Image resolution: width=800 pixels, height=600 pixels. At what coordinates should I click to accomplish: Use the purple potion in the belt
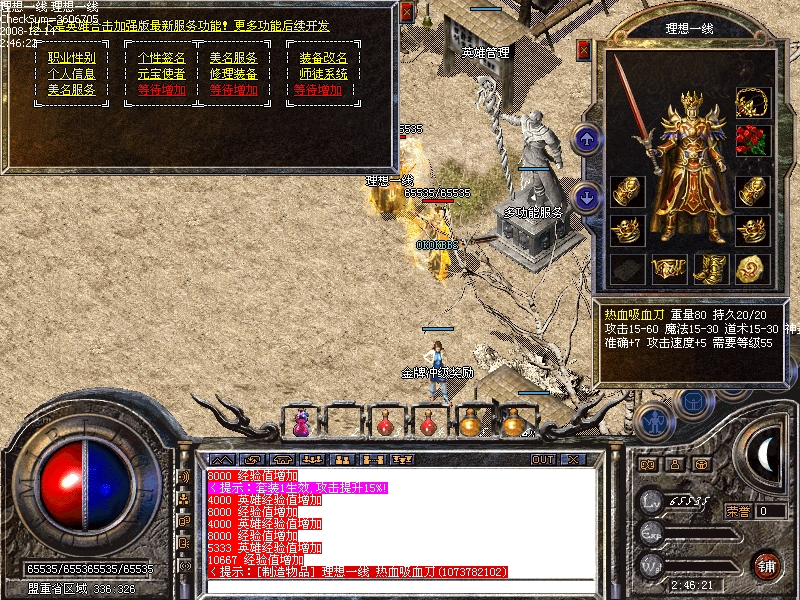(x=301, y=423)
